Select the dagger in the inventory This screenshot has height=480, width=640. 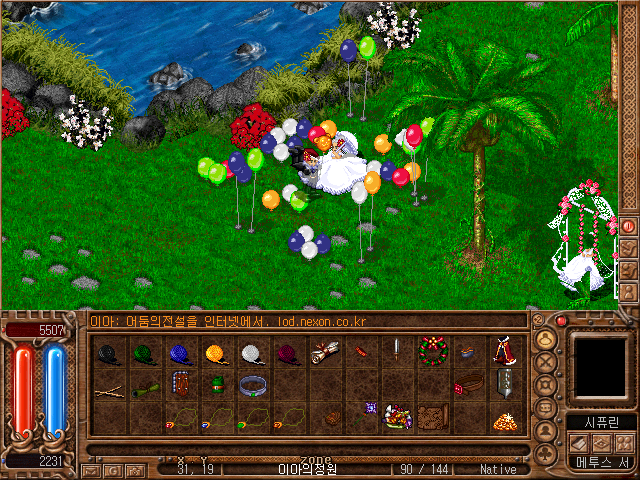pyautogui.click(x=397, y=350)
